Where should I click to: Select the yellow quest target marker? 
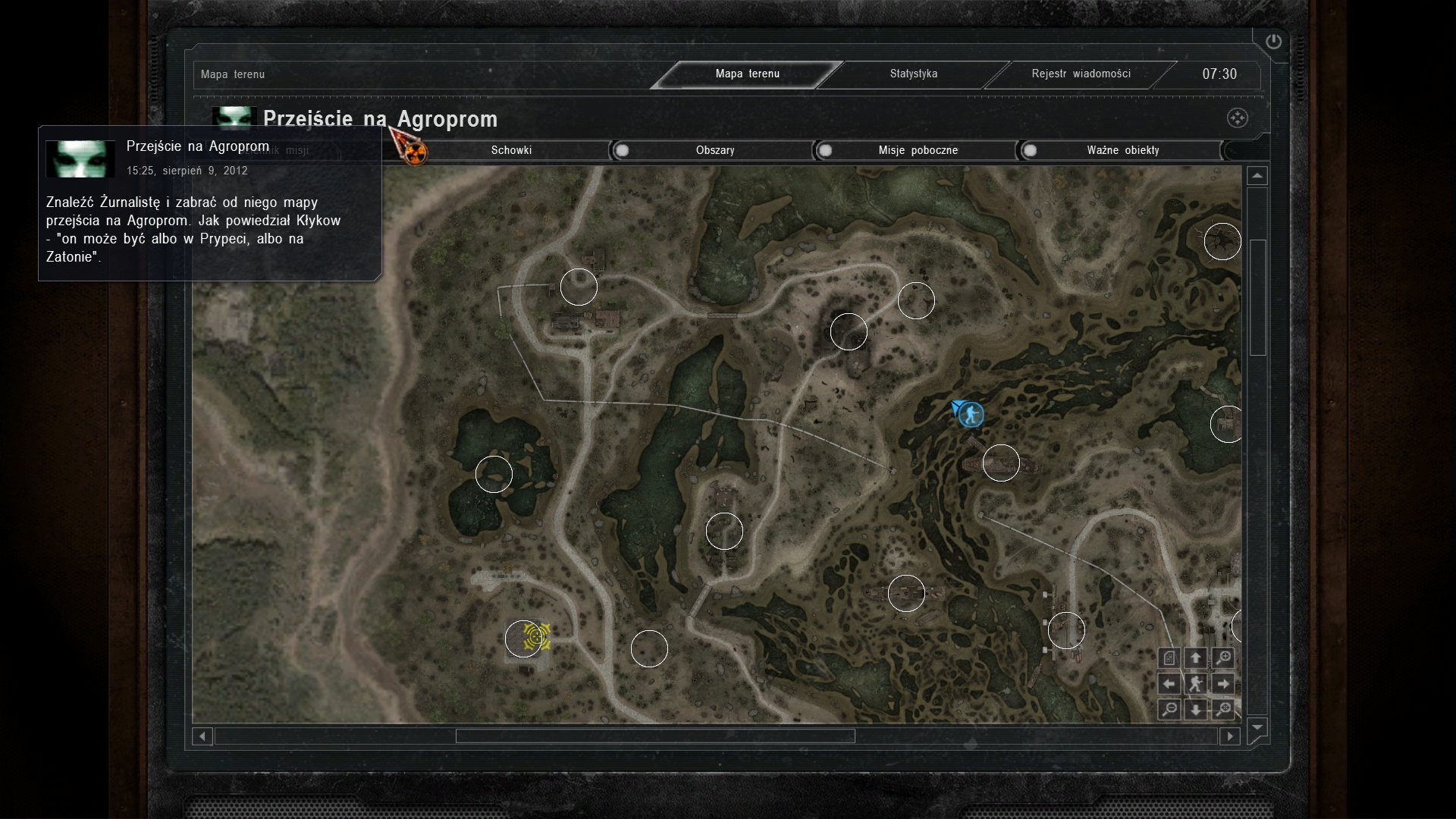click(x=537, y=636)
